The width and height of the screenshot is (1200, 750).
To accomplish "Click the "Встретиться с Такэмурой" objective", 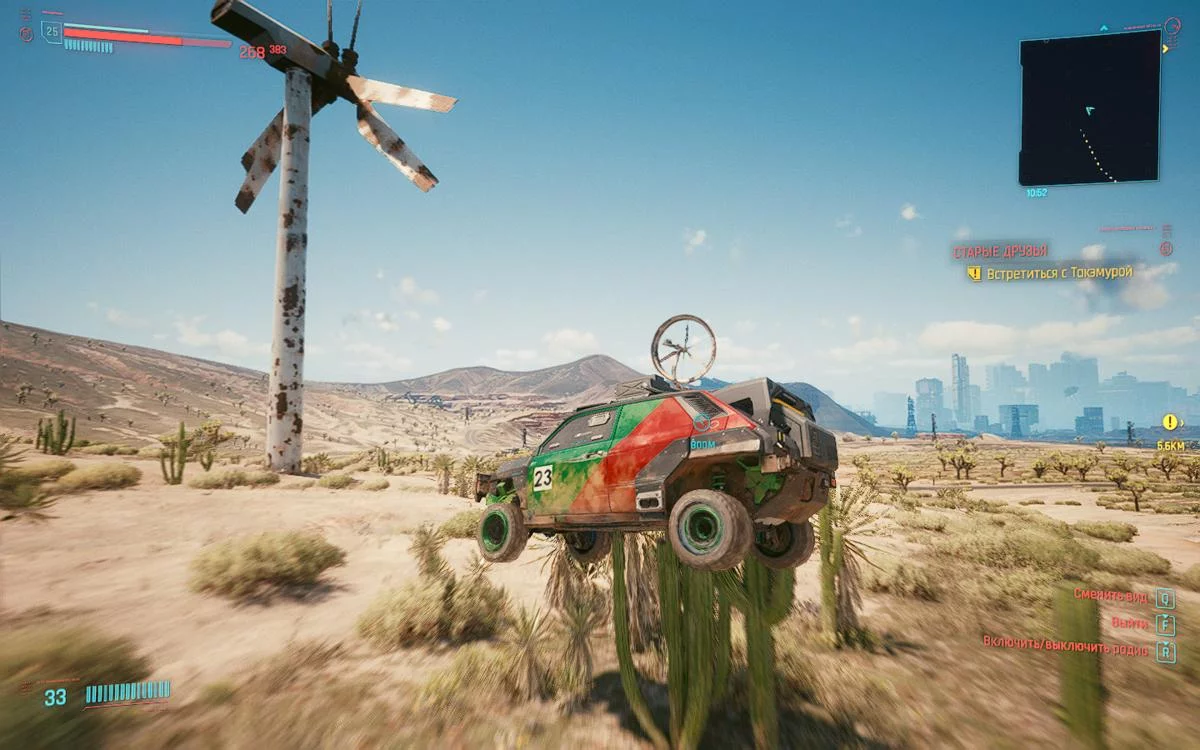I will [1058, 272].
